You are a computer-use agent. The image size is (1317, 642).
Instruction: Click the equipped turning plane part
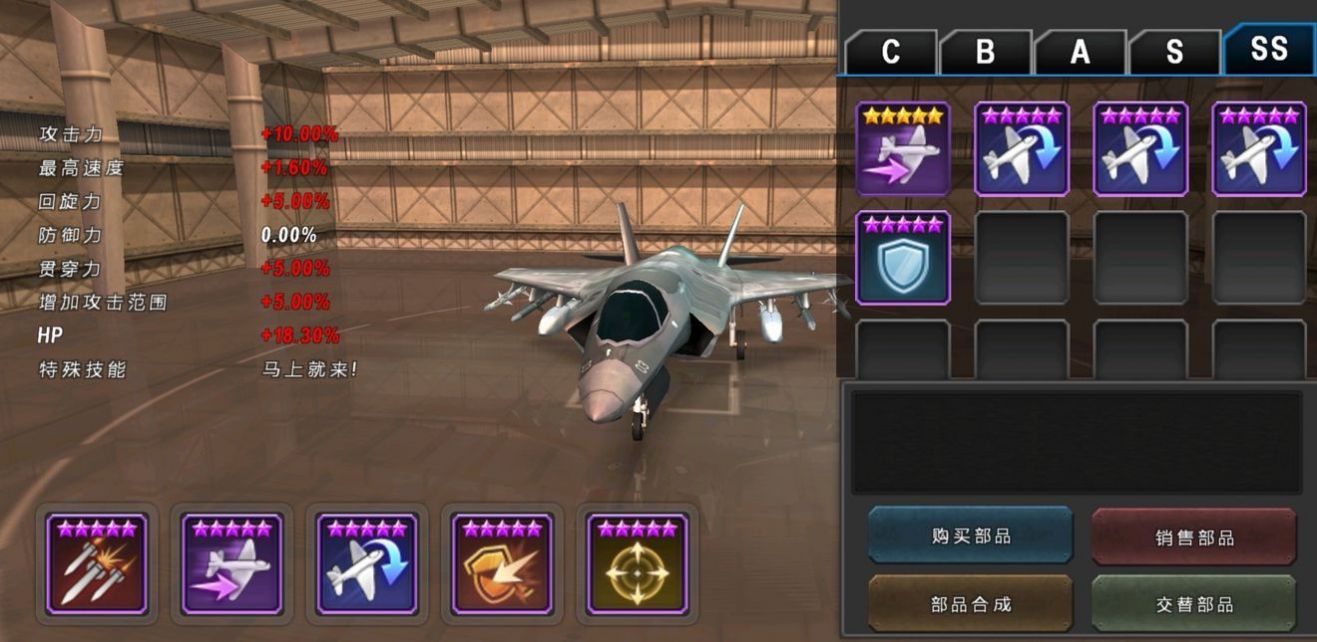click(x=367, y=564)
